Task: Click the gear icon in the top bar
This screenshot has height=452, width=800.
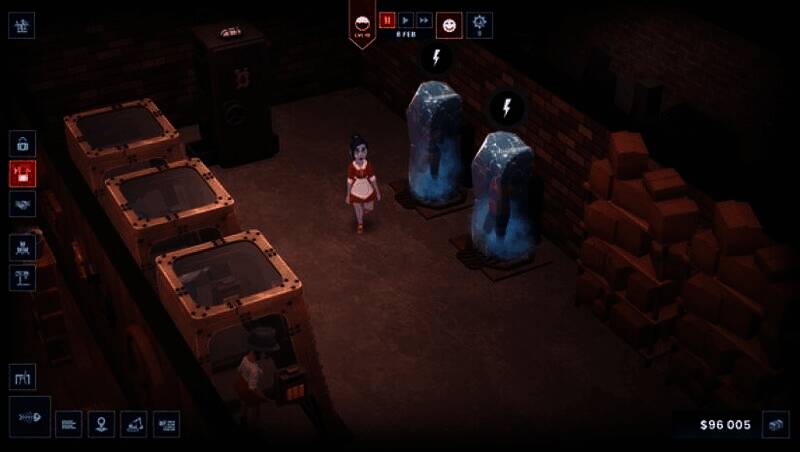Action: (x=480, y=23)
